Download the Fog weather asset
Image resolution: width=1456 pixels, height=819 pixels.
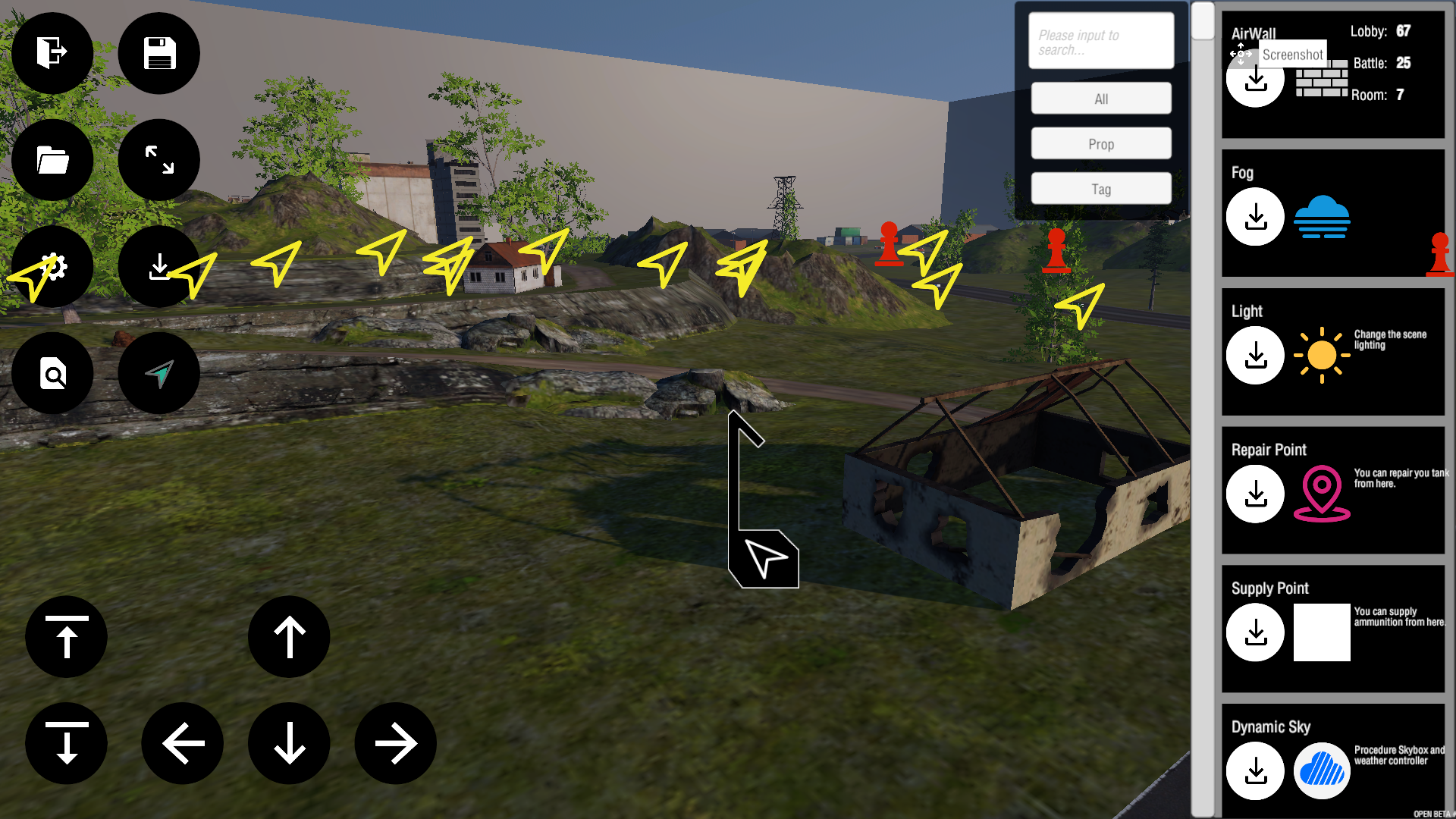1255,217
